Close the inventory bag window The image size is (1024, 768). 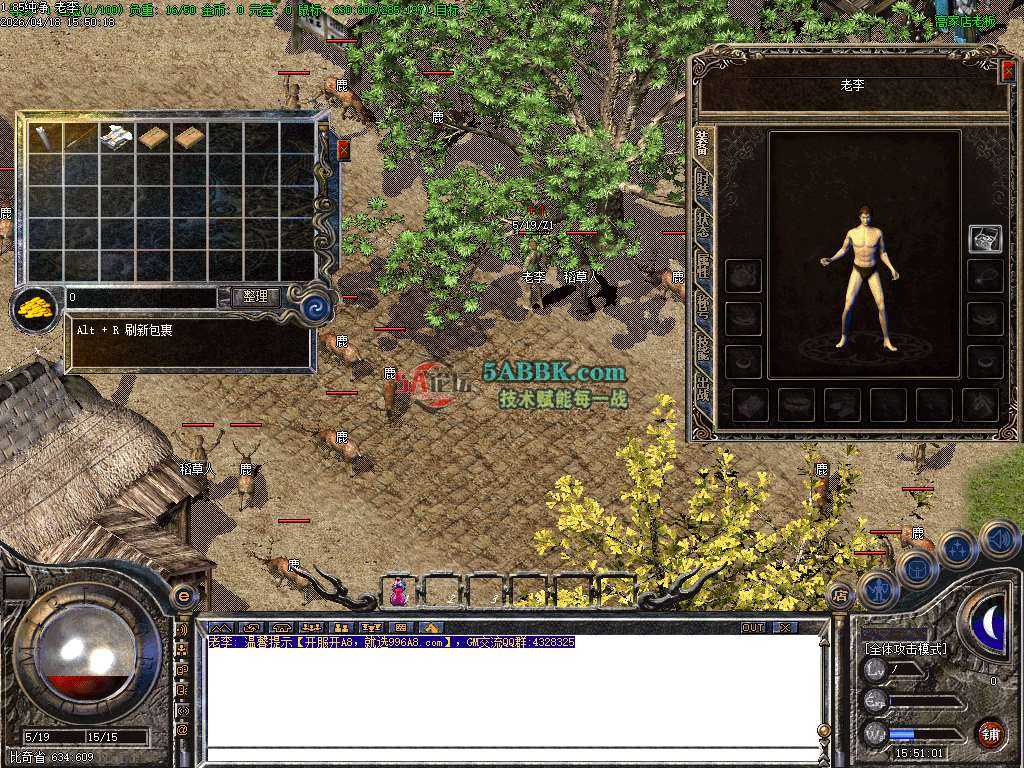344,150
